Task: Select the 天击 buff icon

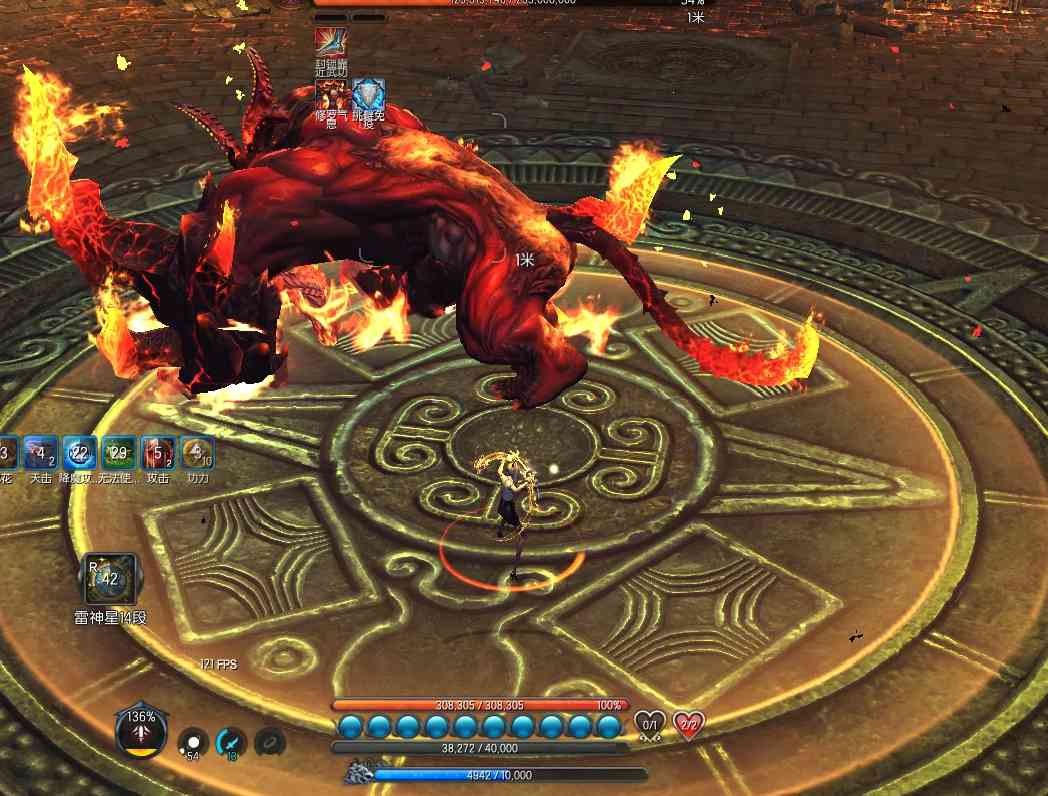Action: (x=41, y=453)
